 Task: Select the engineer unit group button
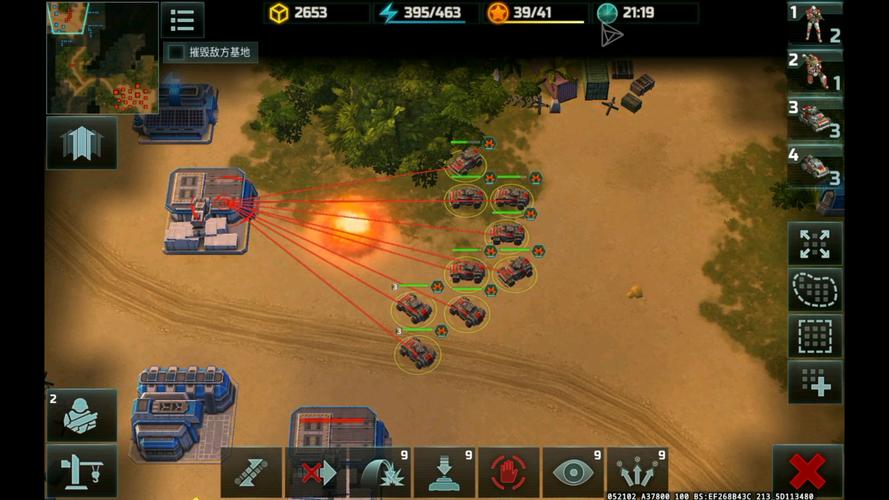pos(81,415)
